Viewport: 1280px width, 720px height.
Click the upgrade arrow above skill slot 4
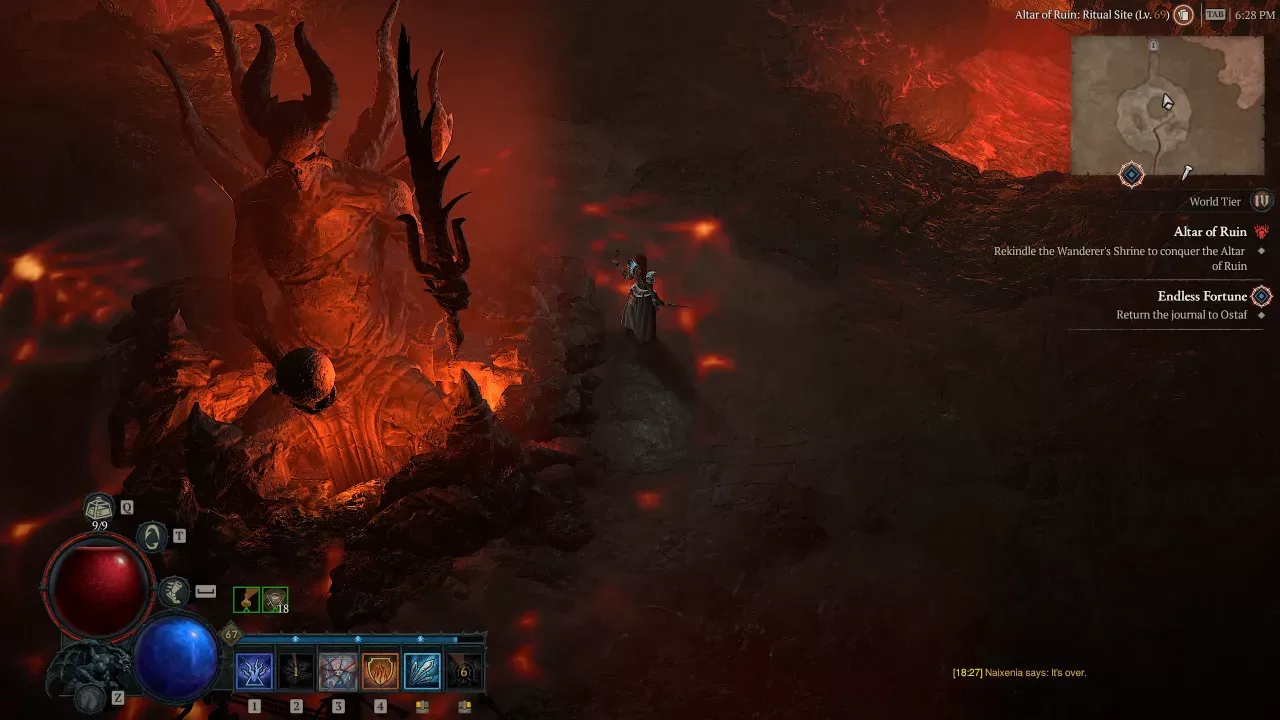(357, 638)
